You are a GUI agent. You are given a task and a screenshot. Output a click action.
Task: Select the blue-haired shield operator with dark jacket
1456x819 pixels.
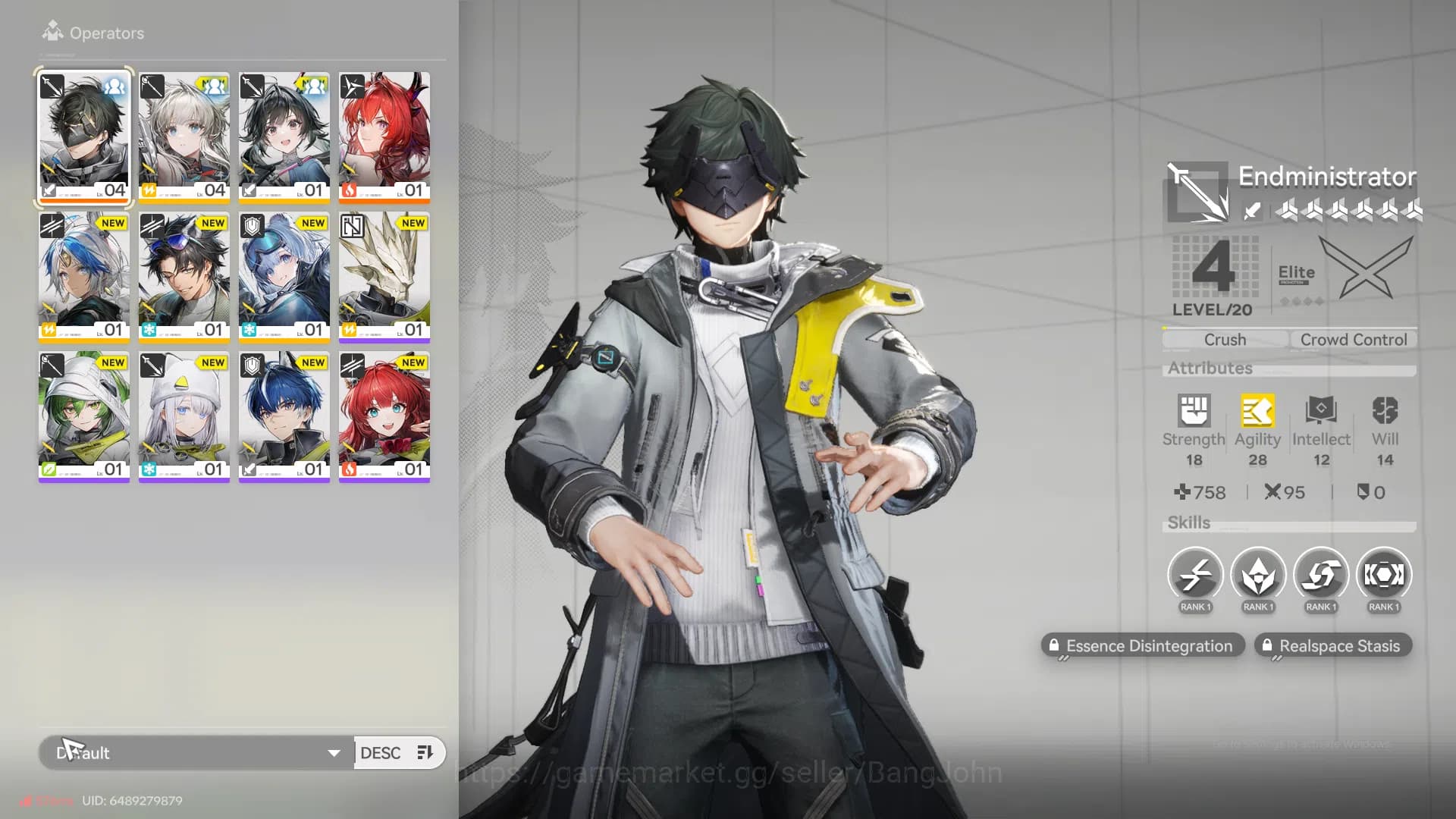(x=284, y=416)
